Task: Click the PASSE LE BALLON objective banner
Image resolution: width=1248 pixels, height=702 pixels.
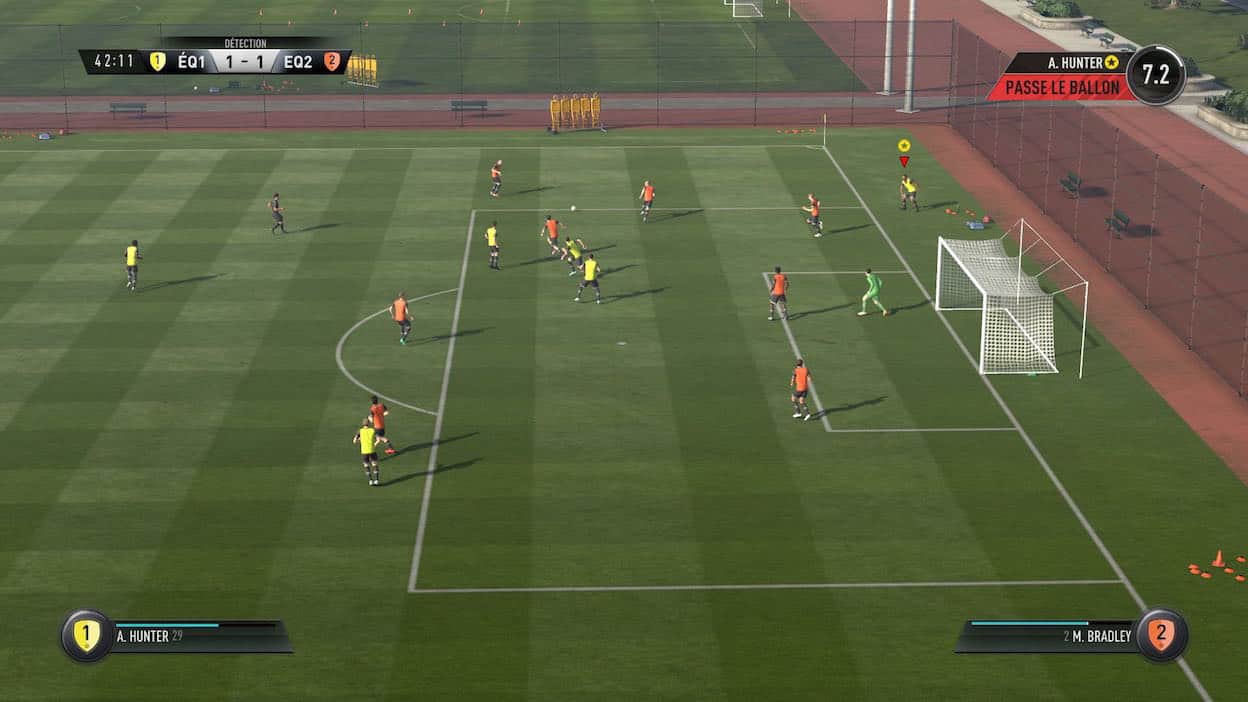Action: click(1061, 88)
